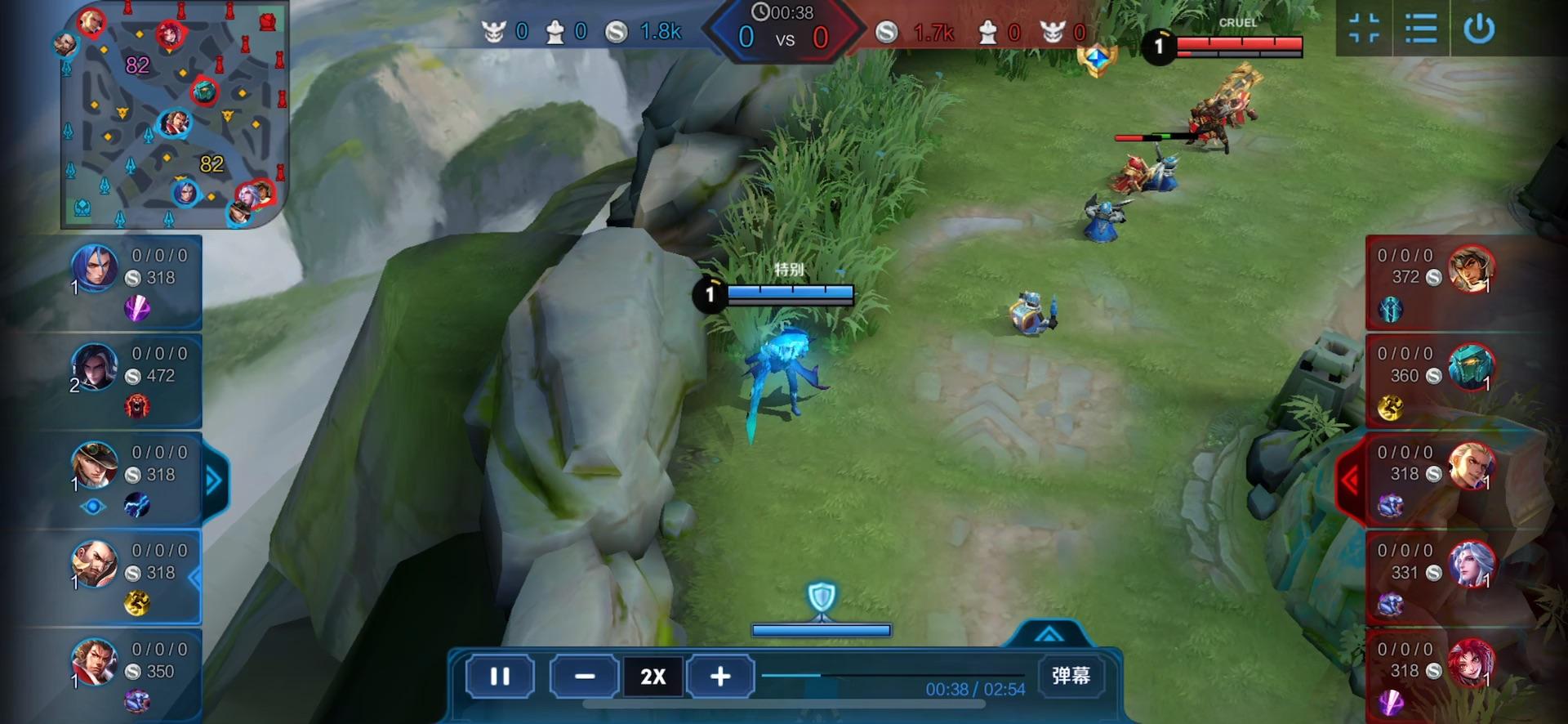Click the shield icon above the control bar

tap(822, 597)
